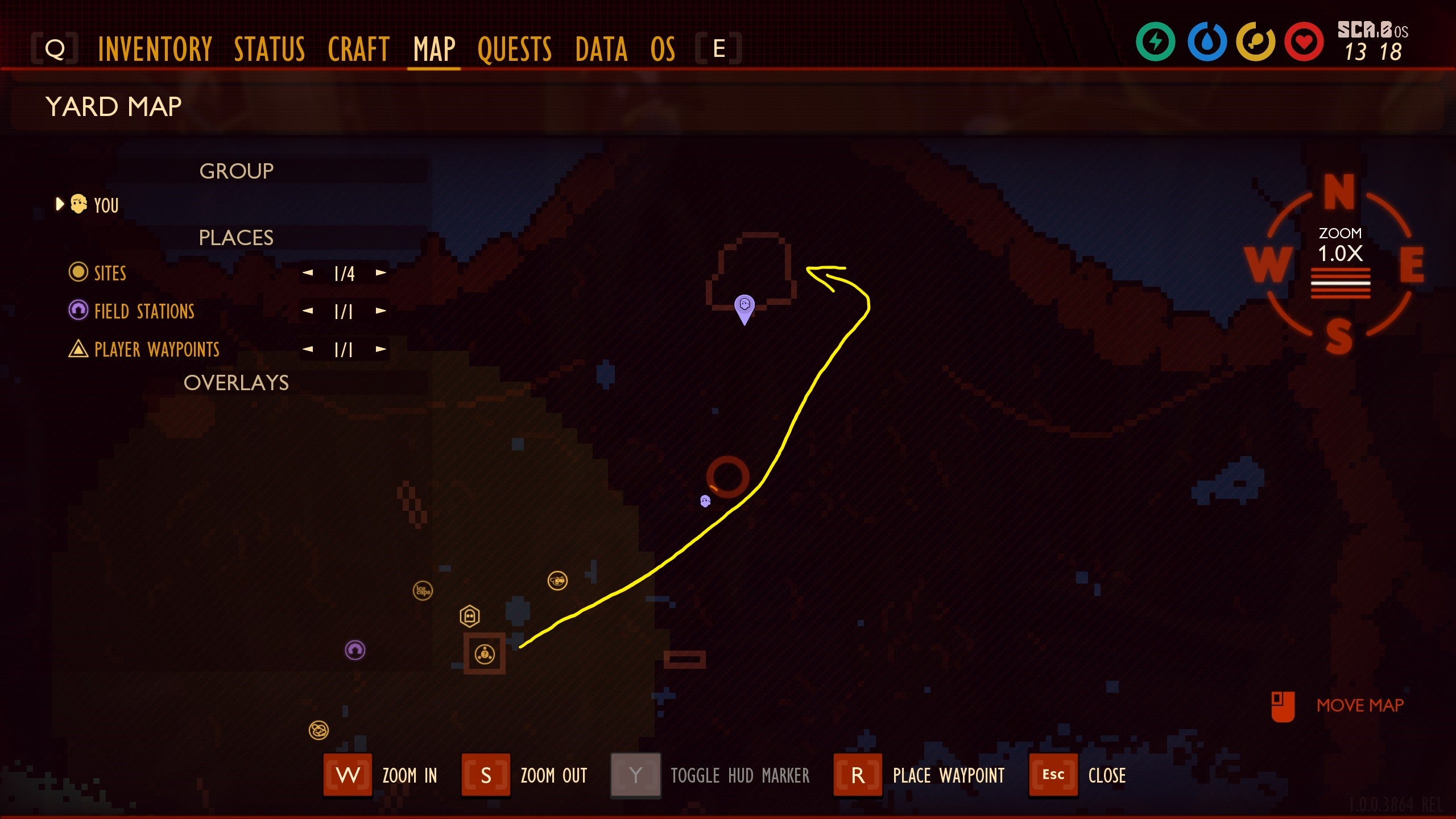The height and width of the screenshot is (819, 1456).
Task: Zoom out of the yard map
Action: click(486, 775)
